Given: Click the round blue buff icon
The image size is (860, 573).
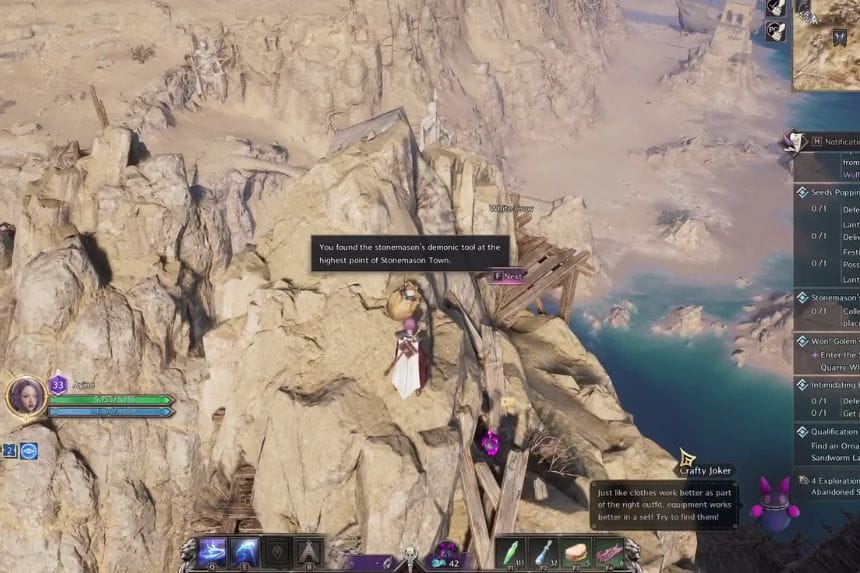Looking at the screenshot, I should click(29, 451).
